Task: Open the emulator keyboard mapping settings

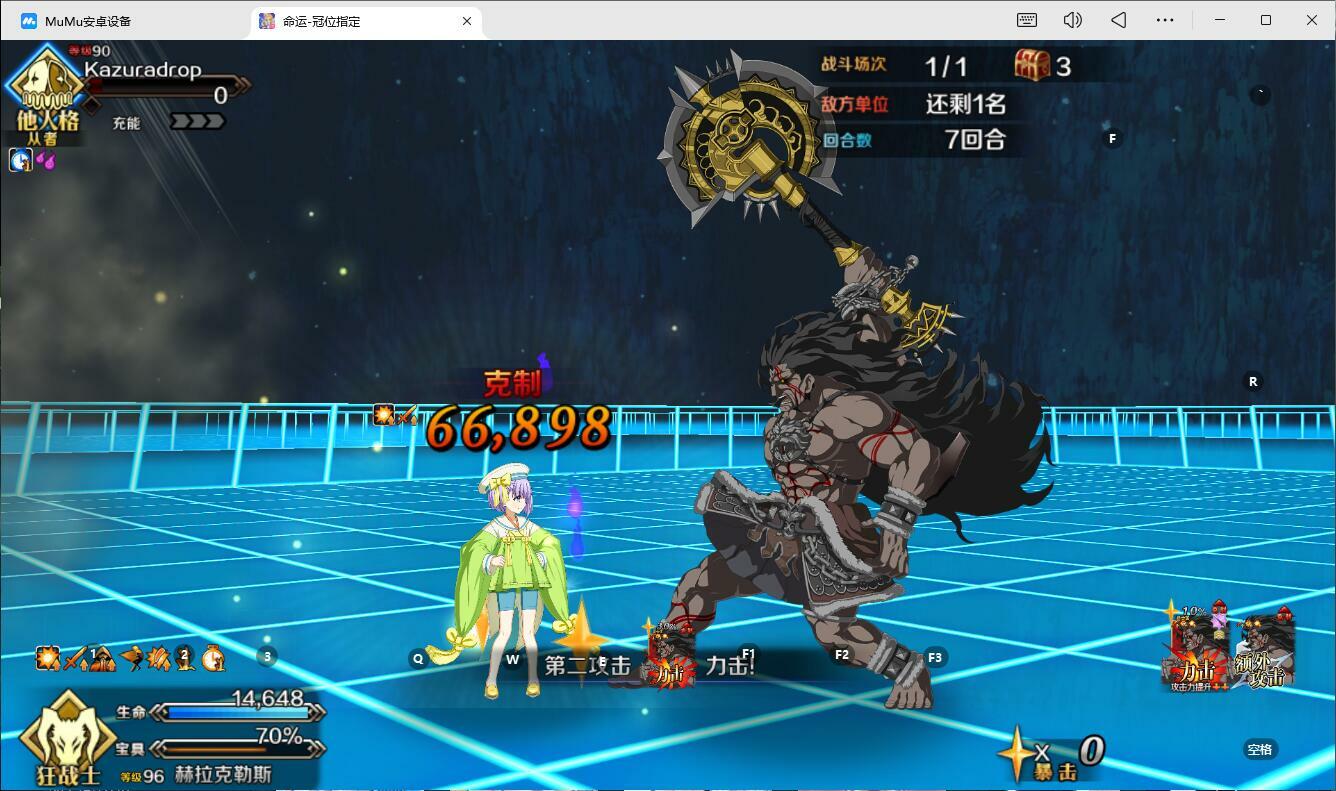Action: (1026, 20)
